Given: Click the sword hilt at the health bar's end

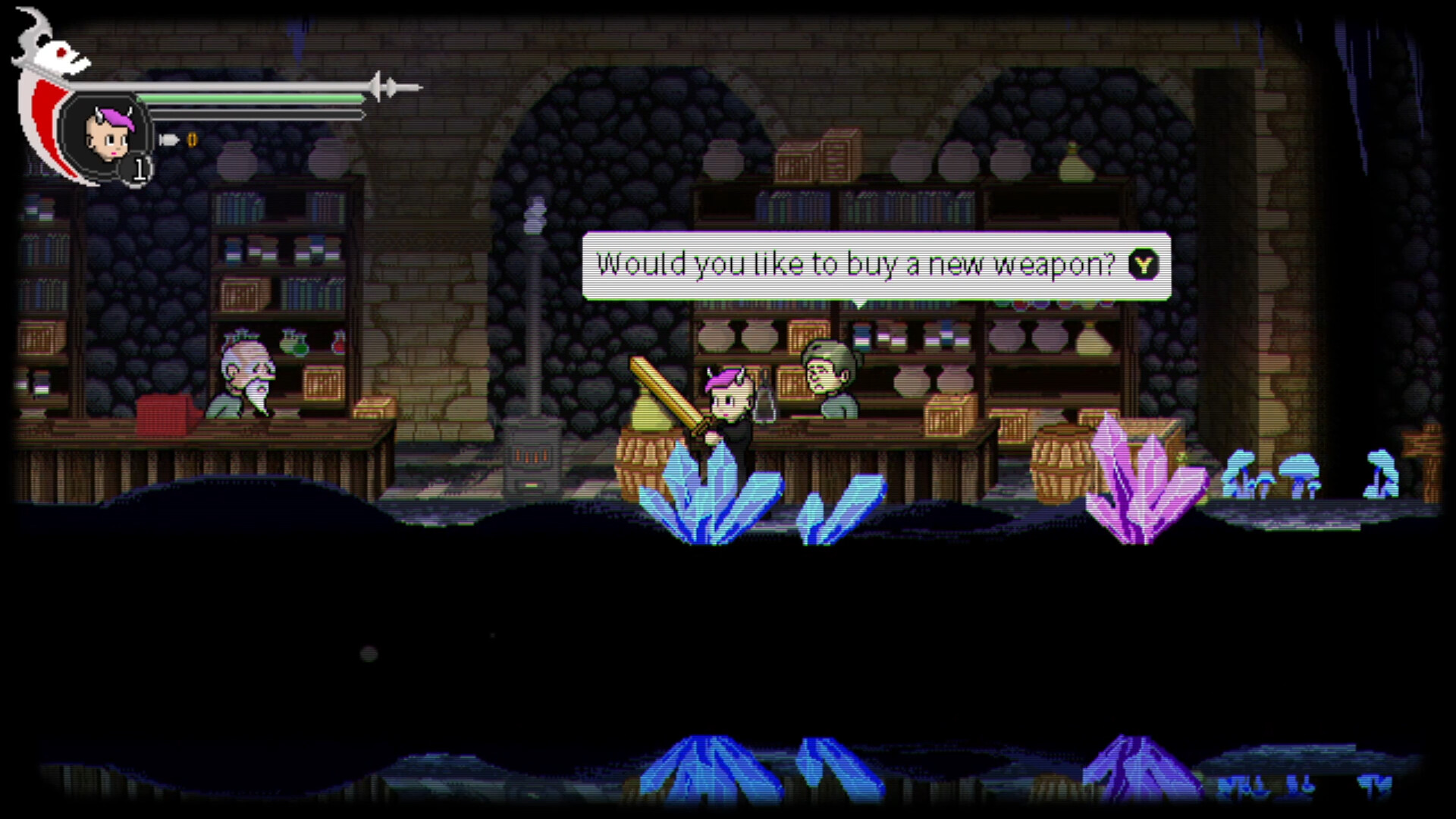Looking at the screenshot, I should click(x=387, y=86).
